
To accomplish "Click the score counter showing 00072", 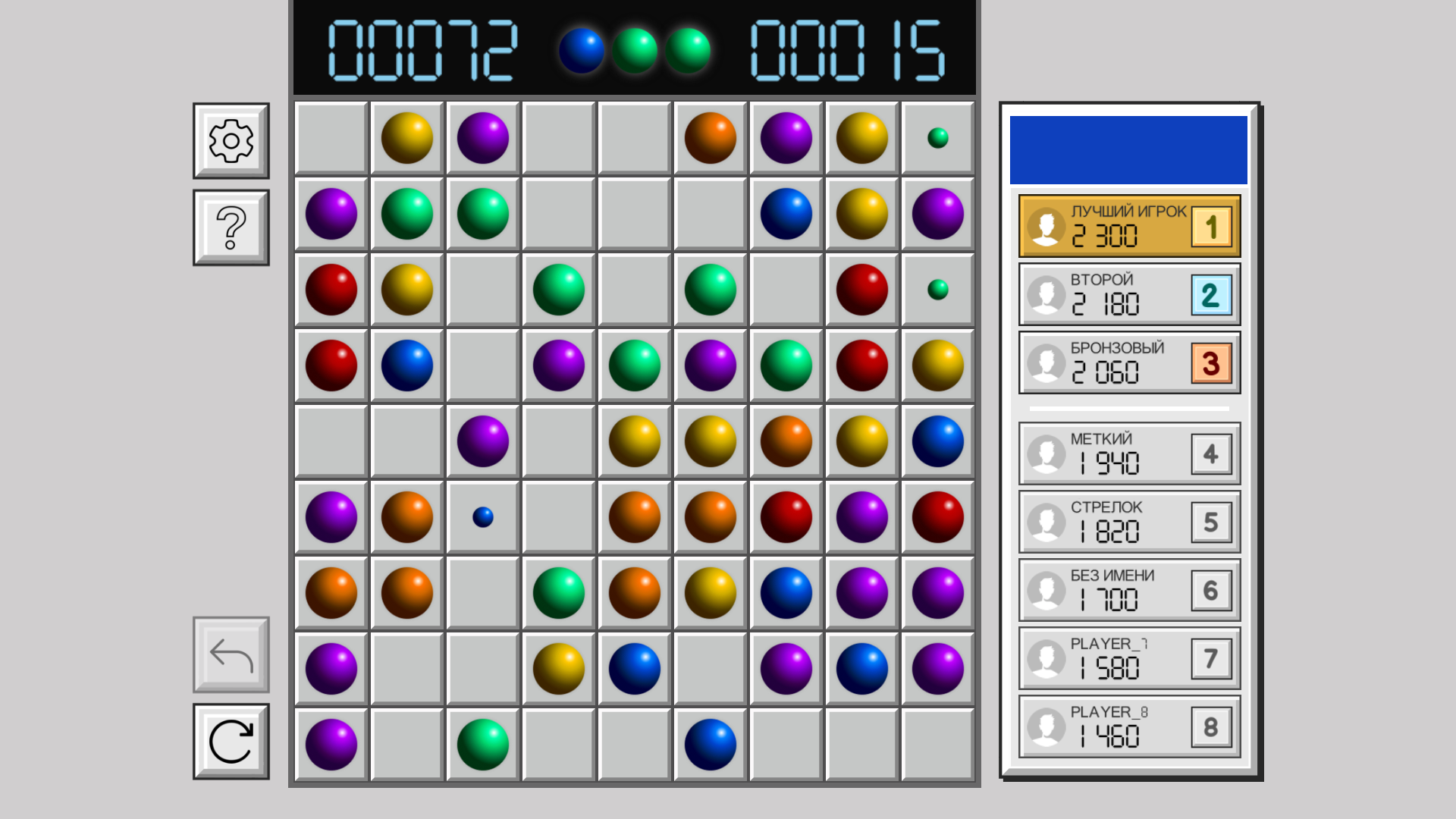I will coord(425,52).
